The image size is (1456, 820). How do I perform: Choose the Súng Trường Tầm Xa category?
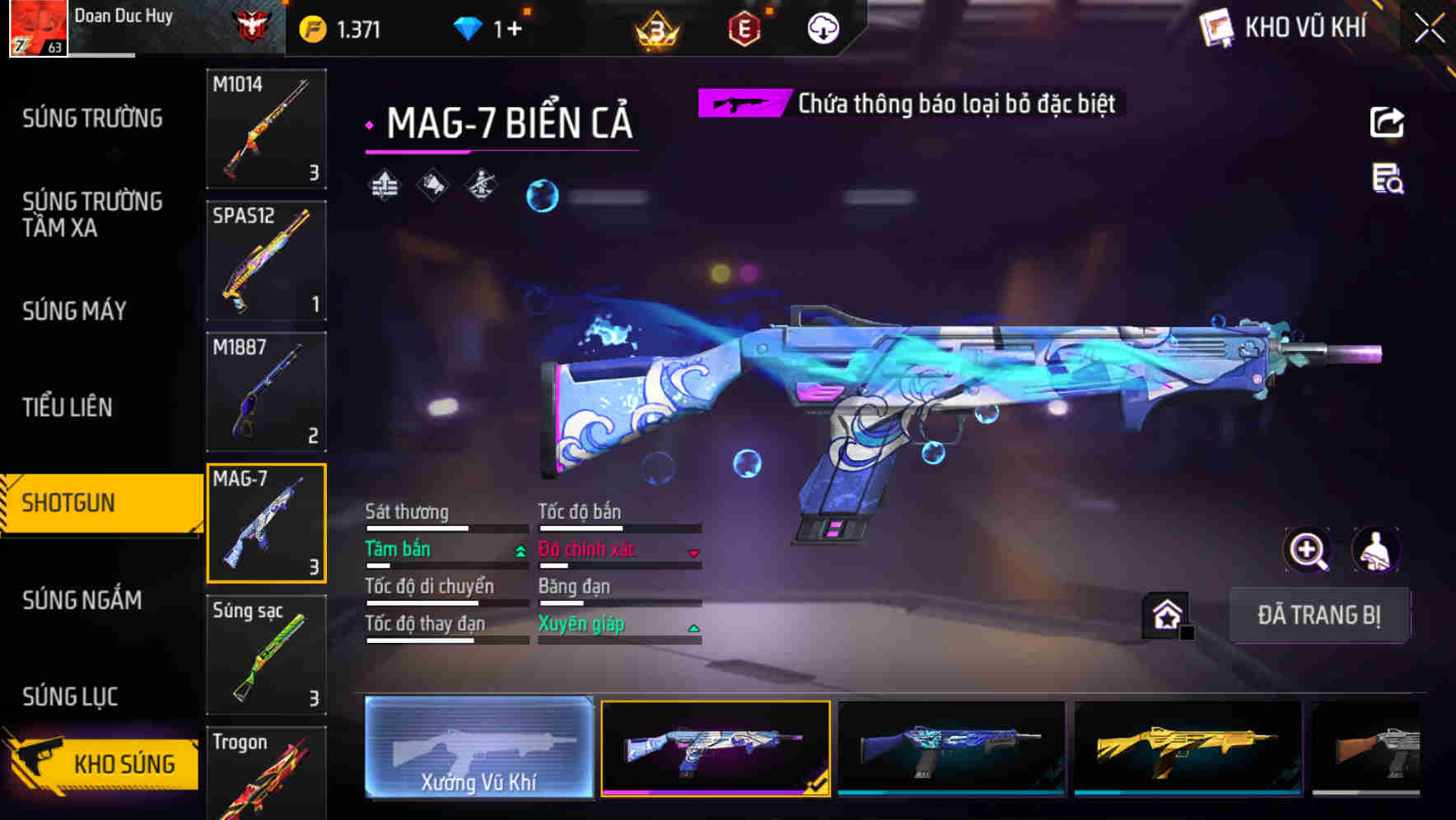click(x=92, y=214)
